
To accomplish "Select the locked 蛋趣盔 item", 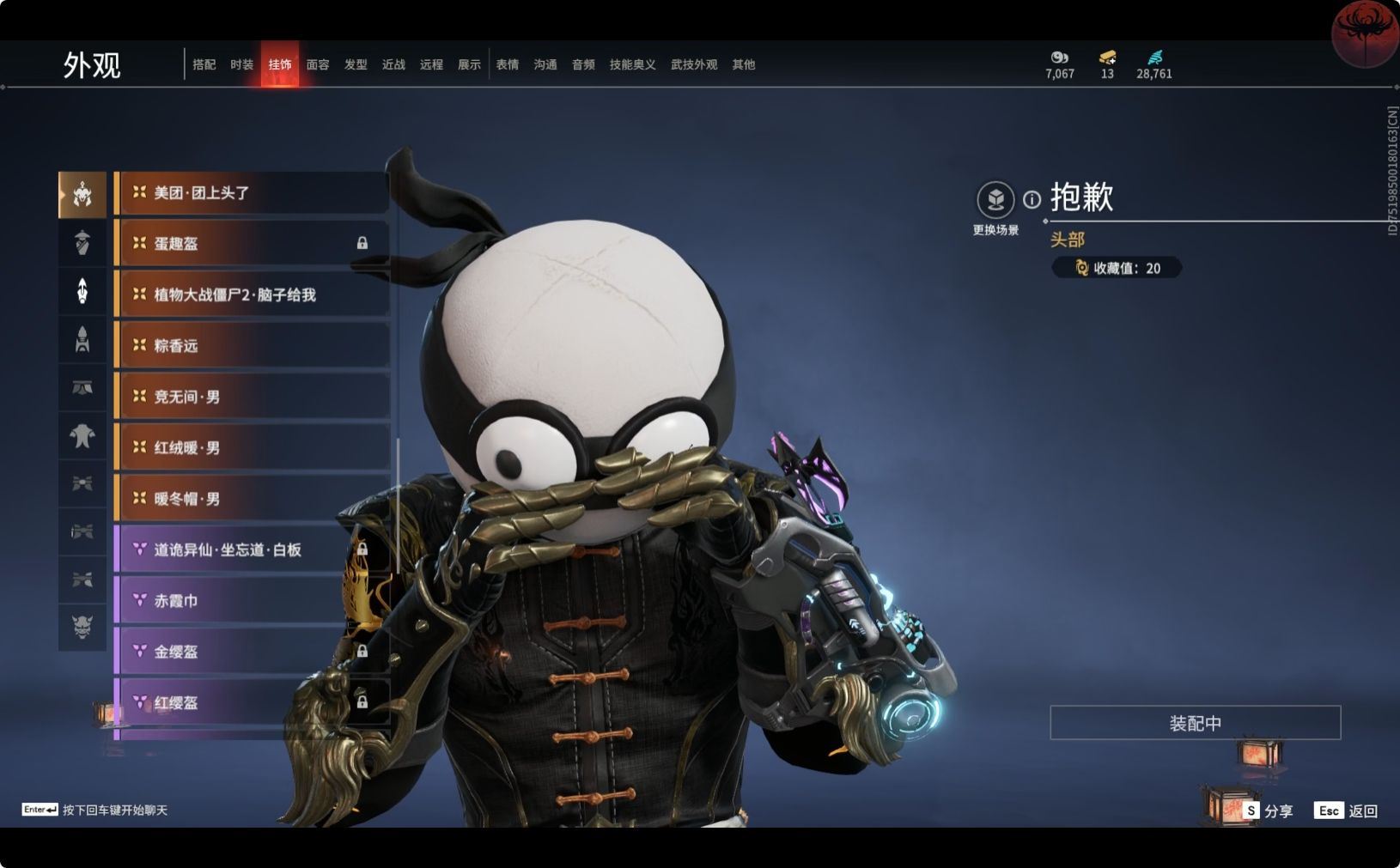I will click(251, 244).
